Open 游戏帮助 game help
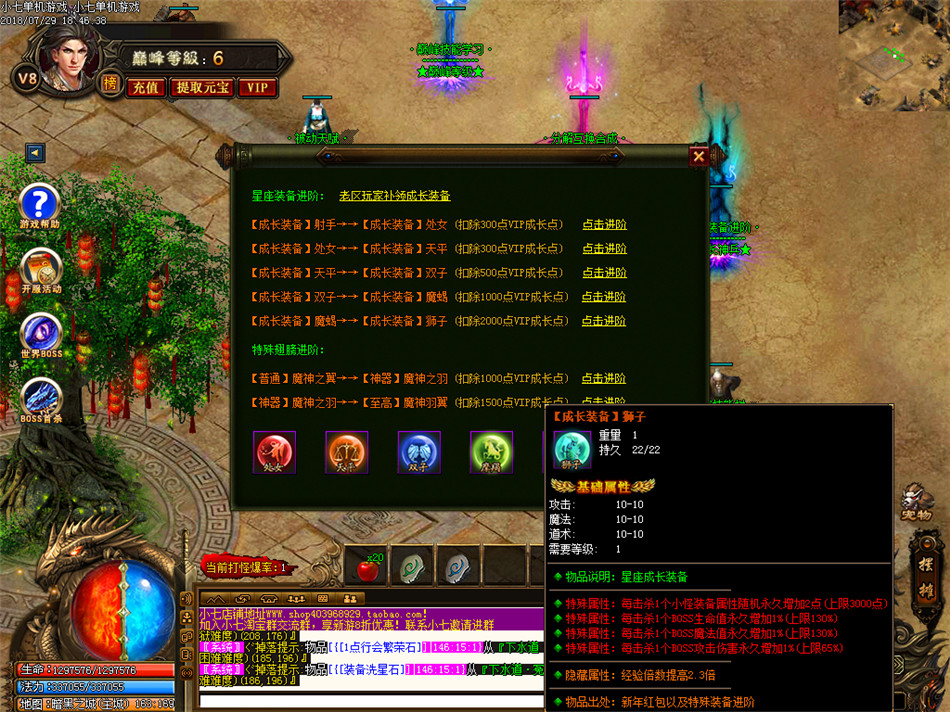The image size is (950, 712). pos(41,204)
